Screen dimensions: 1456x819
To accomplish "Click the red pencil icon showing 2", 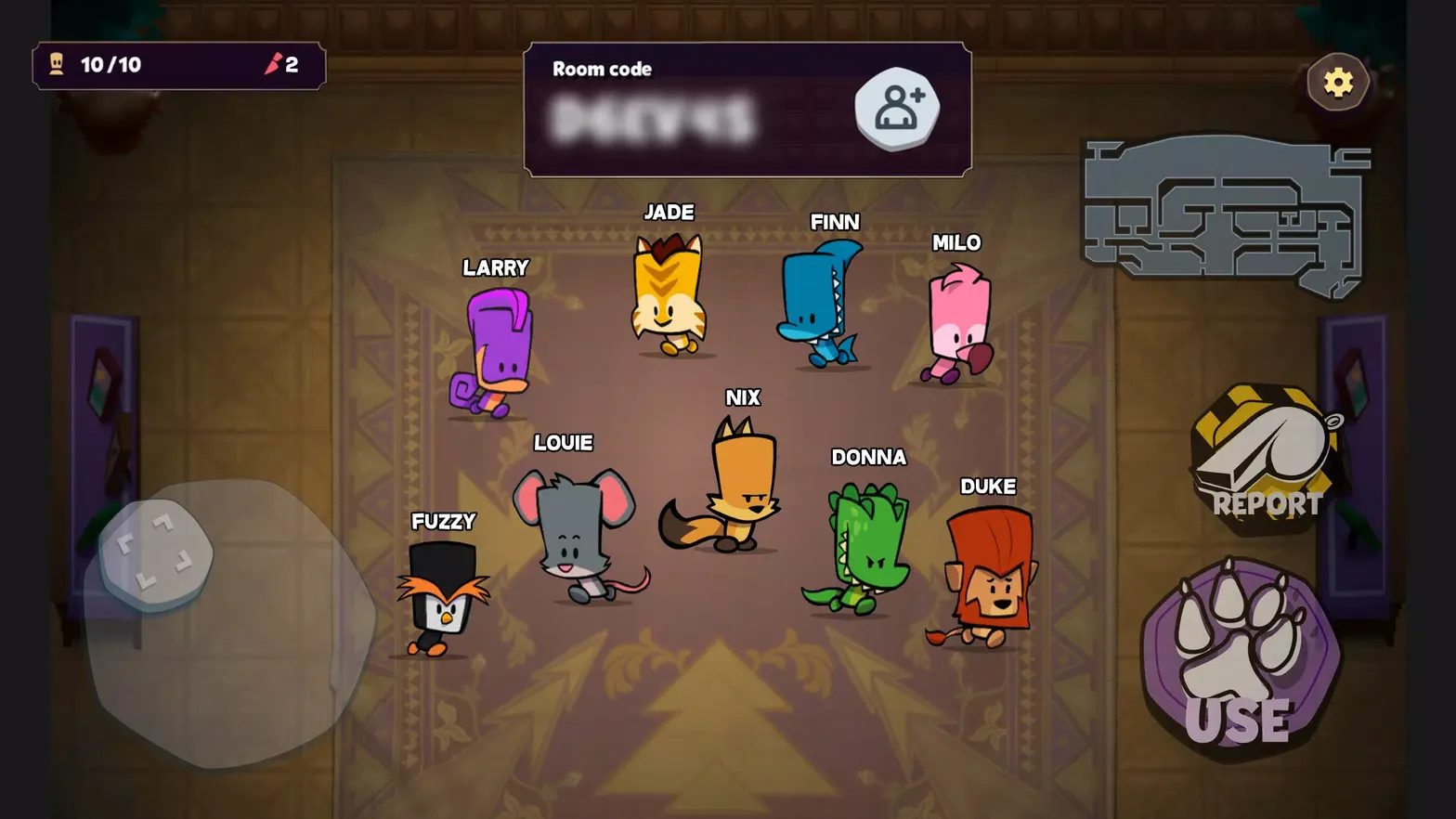I will tap(275, 65).
